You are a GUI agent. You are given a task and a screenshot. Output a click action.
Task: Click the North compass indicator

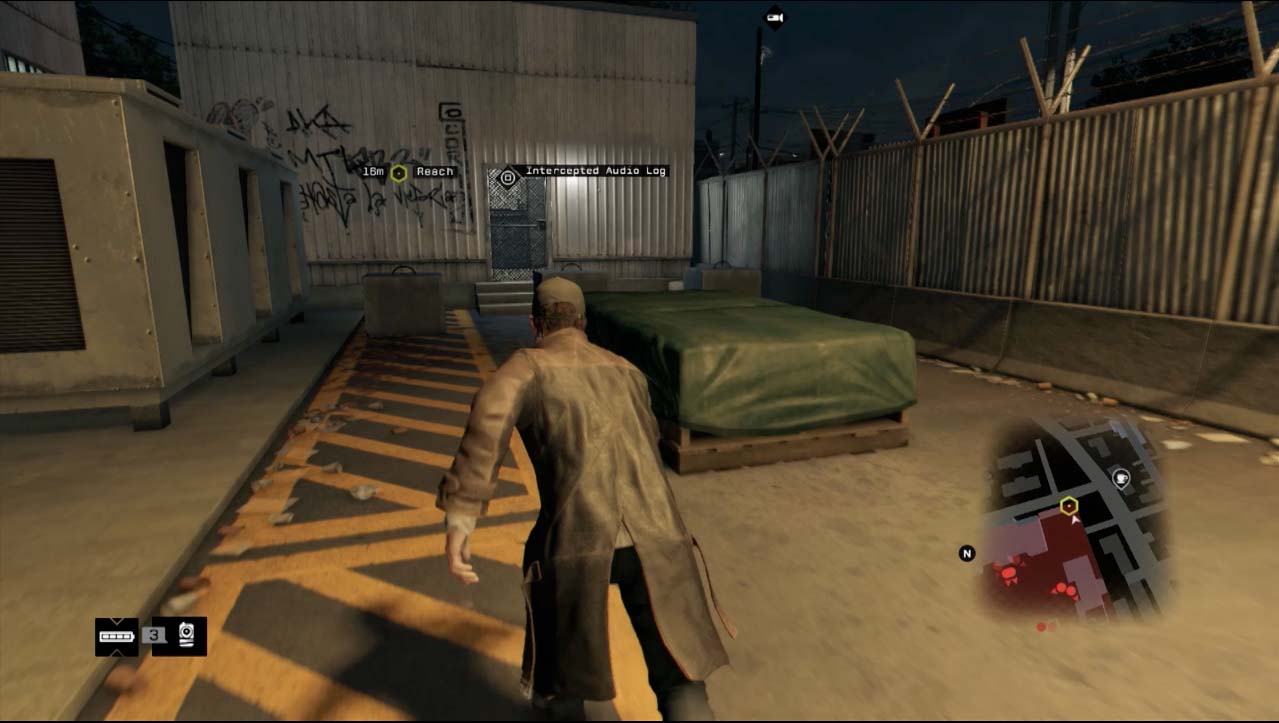tap(967, 553)
